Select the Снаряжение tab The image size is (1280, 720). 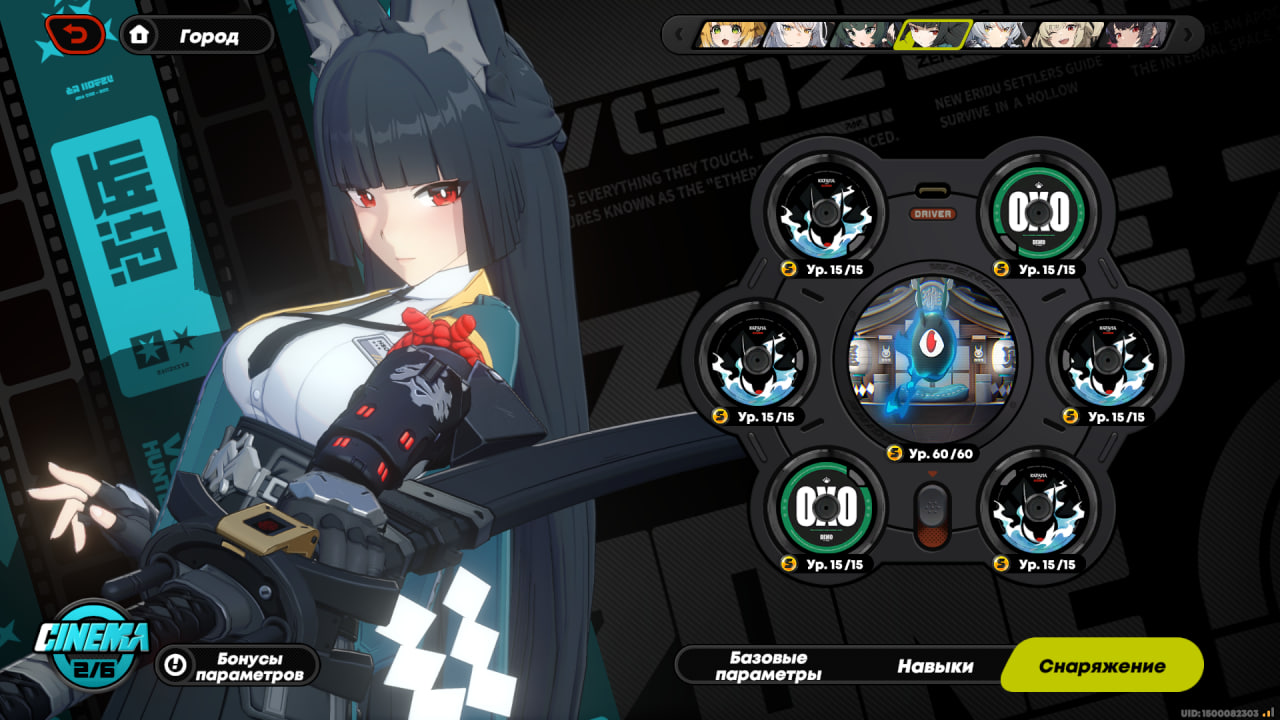[x=1101, y=666]
